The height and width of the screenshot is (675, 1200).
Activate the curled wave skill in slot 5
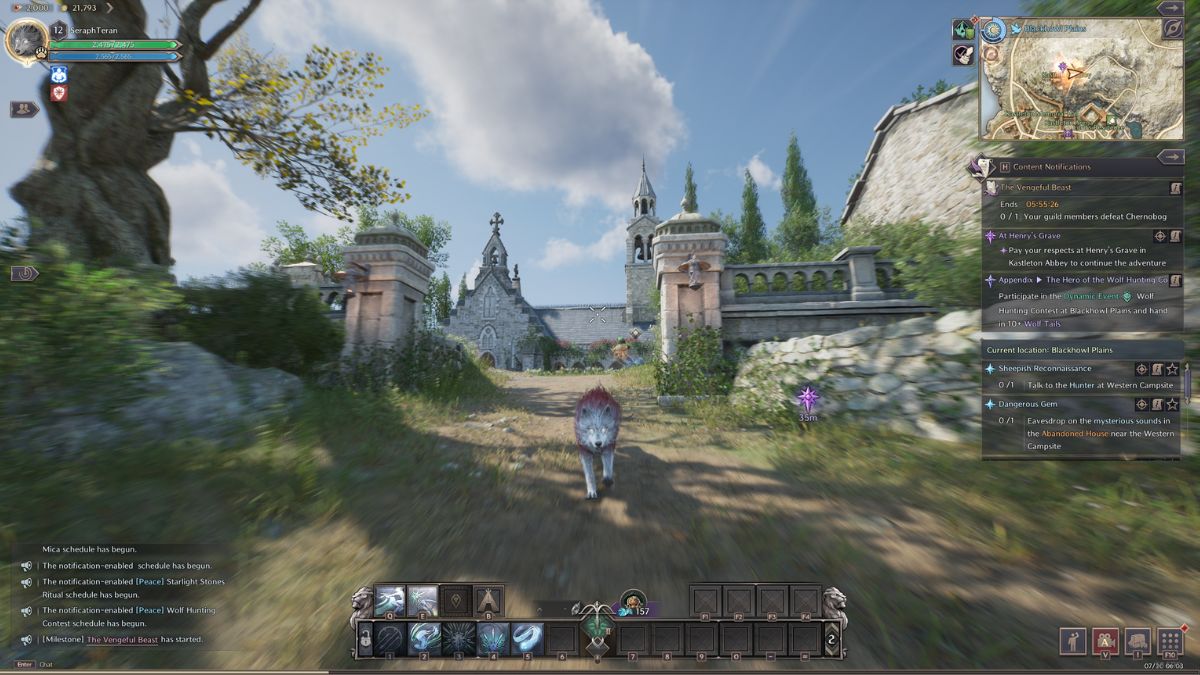pos(527,639)
